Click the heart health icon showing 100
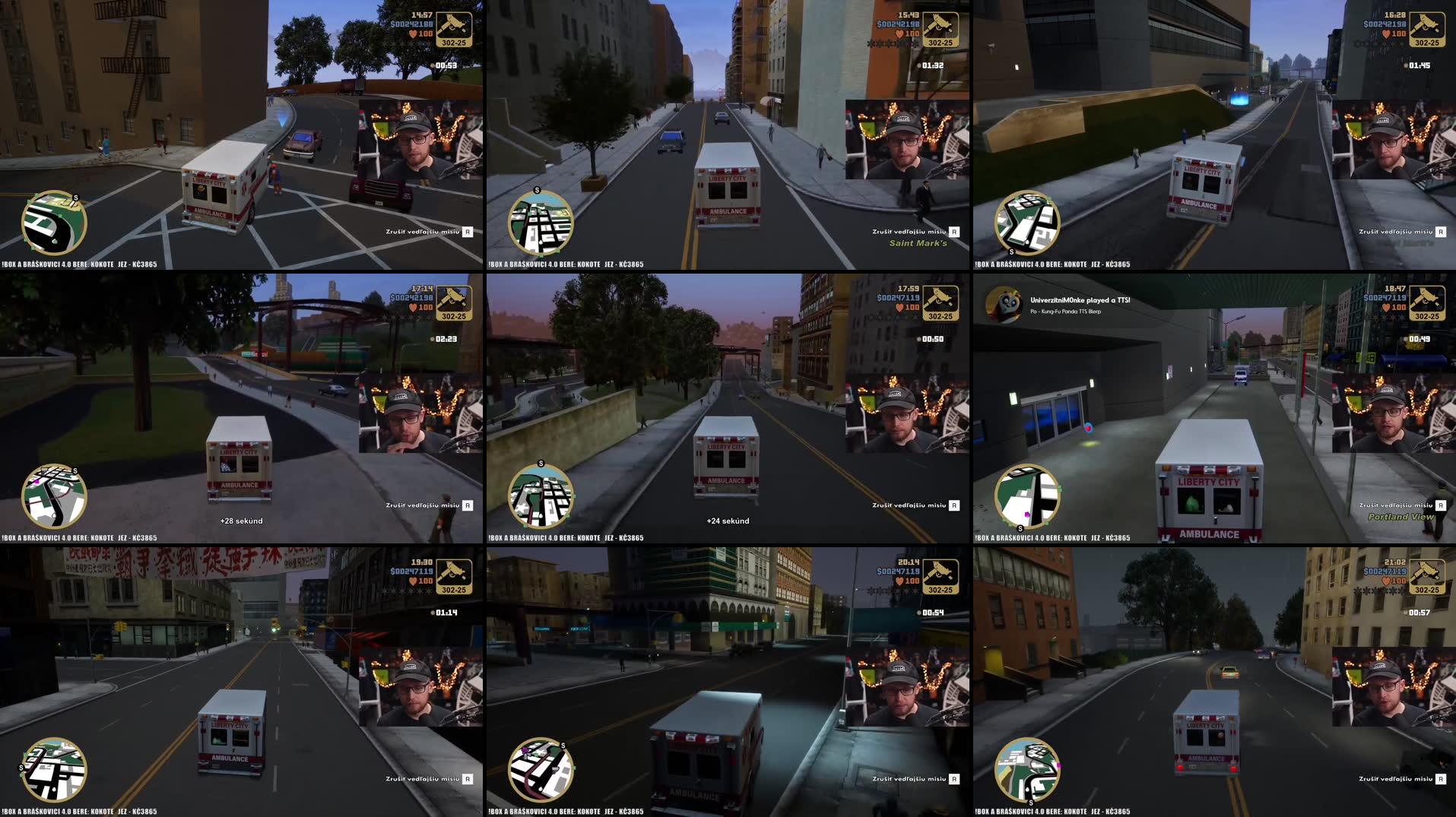The width and height of the screenshot is (1456, 817). 414,31
